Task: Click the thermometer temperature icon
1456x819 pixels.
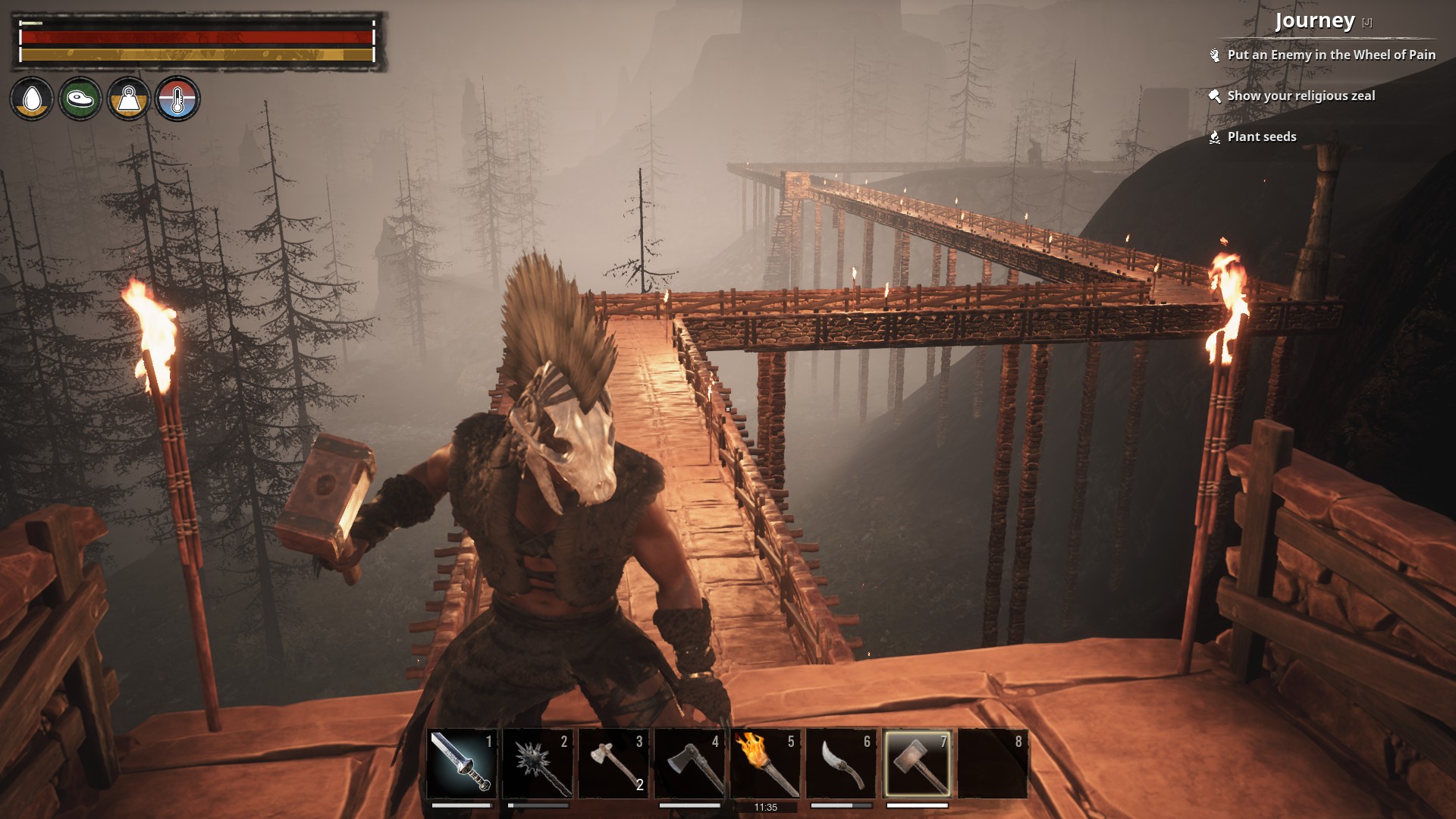Action: point(177,99)
